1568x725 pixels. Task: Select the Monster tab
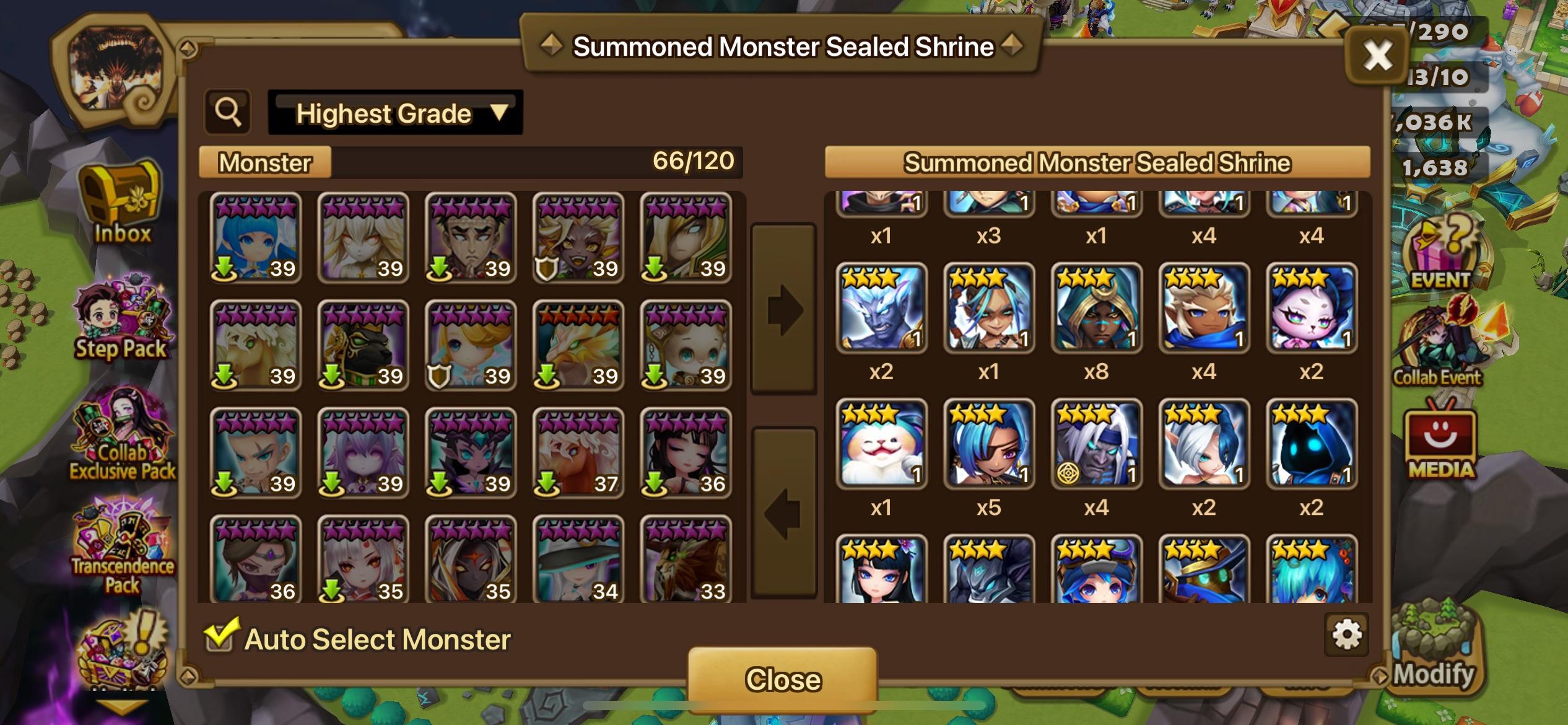tap(265, 162)
